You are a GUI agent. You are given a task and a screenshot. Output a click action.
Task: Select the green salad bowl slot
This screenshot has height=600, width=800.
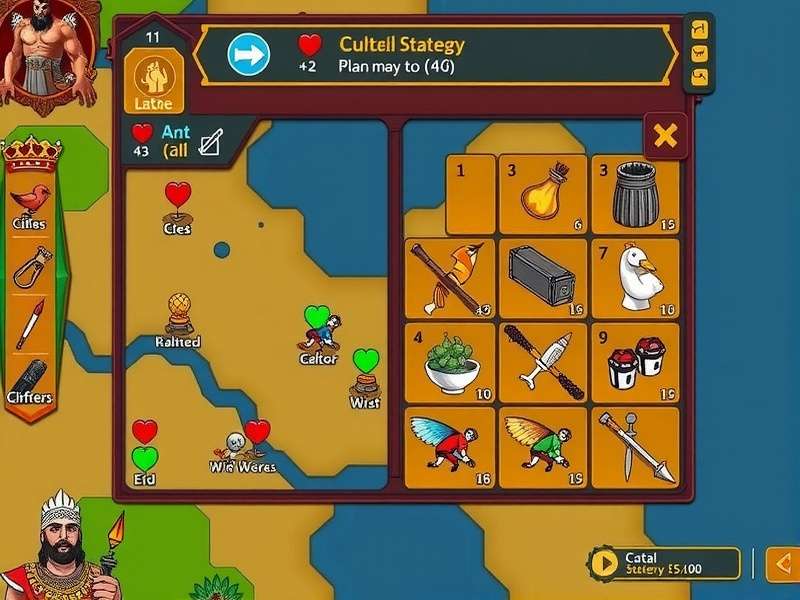449,362
